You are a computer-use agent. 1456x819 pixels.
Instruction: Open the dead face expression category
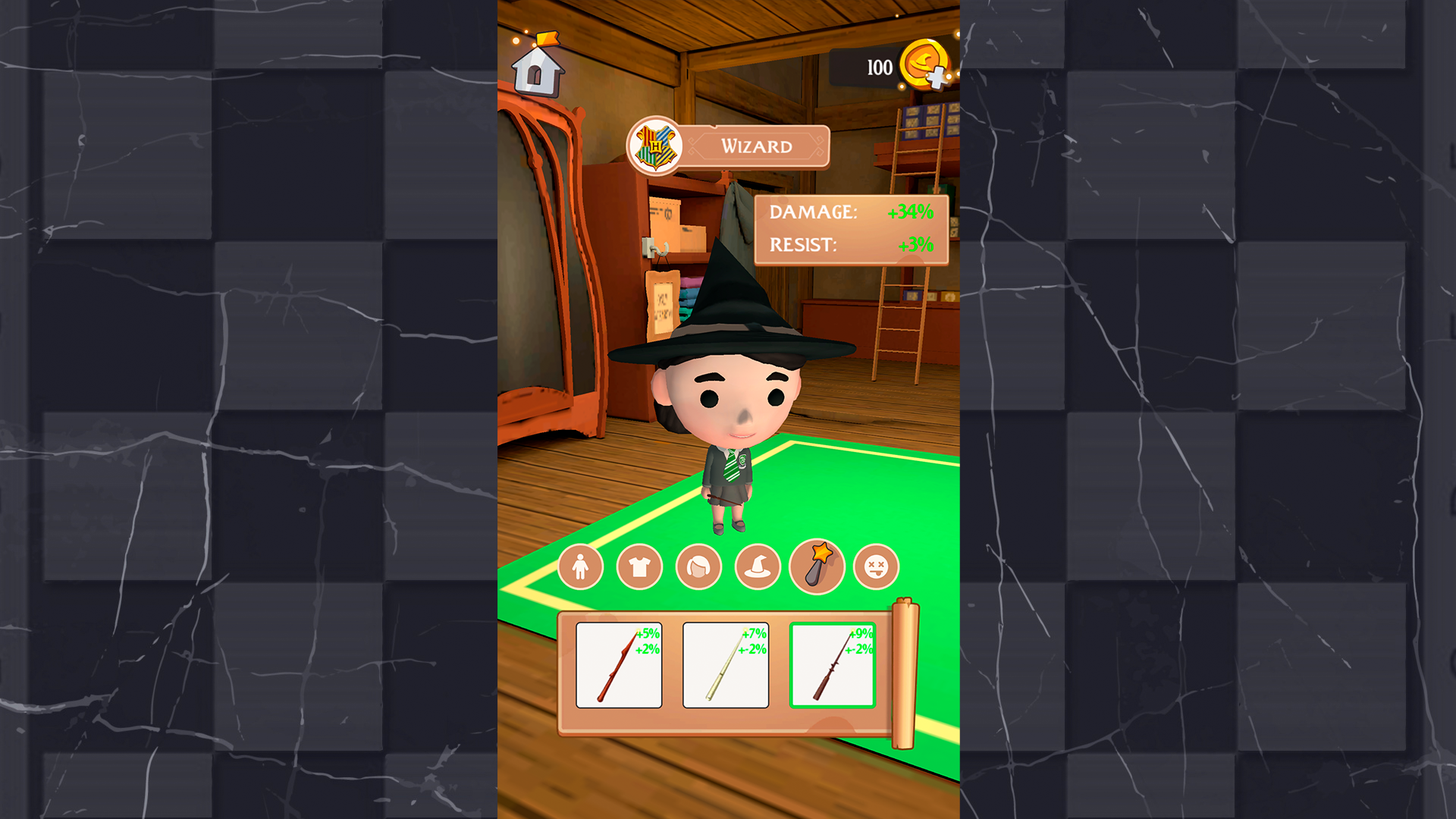coord(877,567)
